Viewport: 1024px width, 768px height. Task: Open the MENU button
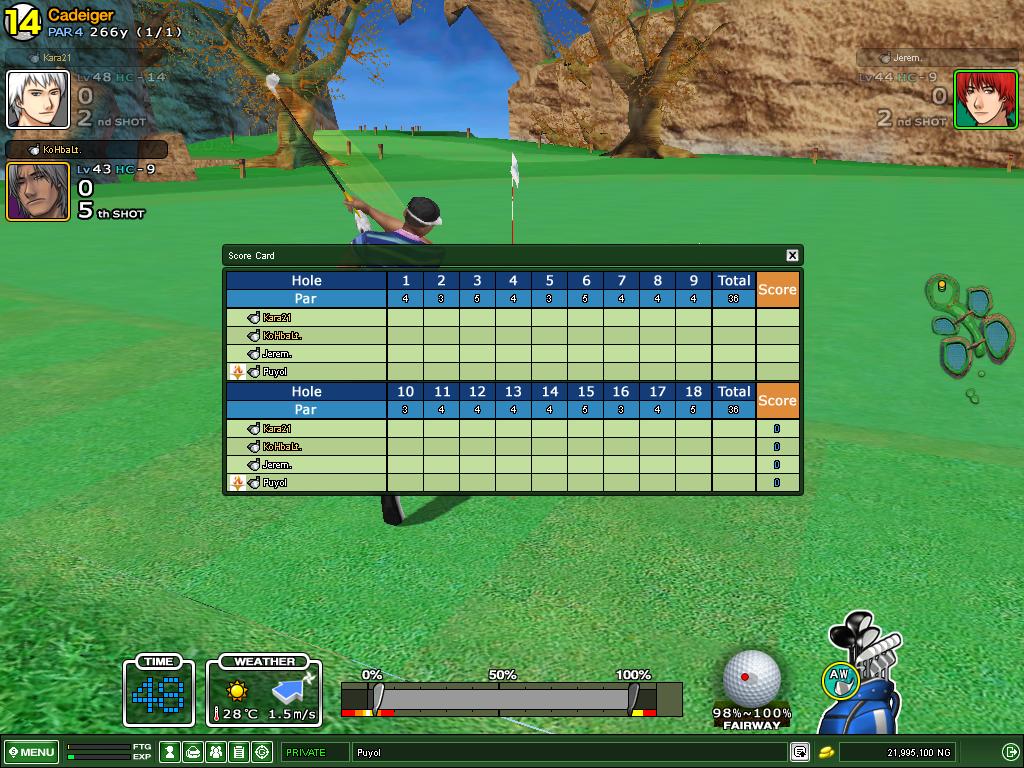click(x=31, y=752)
